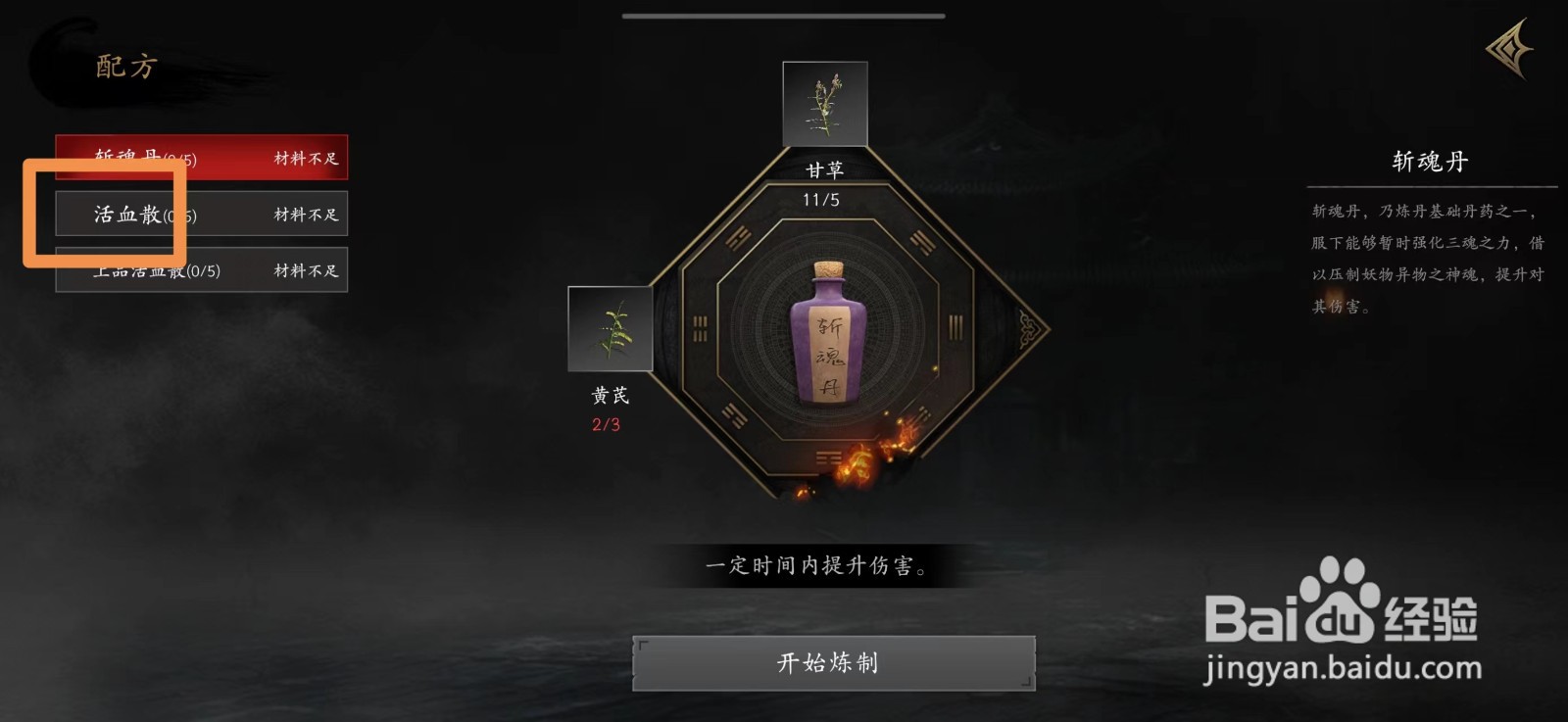Select the 黄芪 ingredient icon
Viewport: 1568px width, 722px height.
click(x=611, y=330)
